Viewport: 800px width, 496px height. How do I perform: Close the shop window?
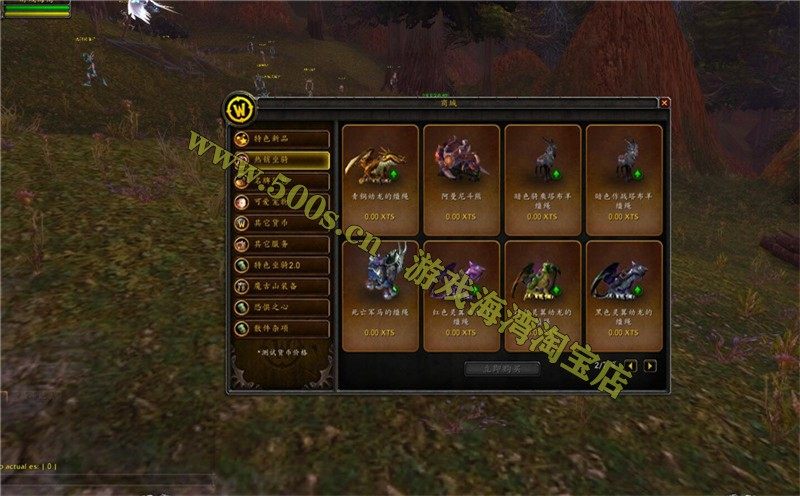(x=664, y=103)
